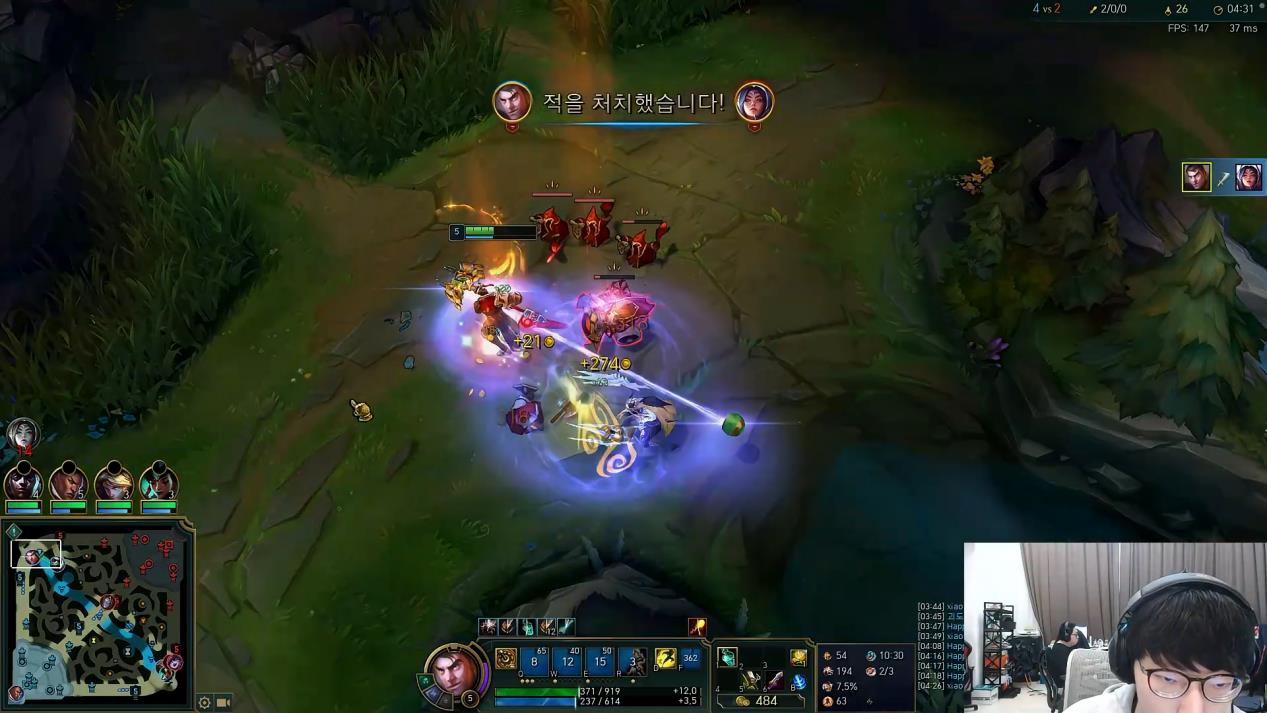This screenshot has width=1267, height=713.
Task: Click the minimap to move the camera
Action: 98,608
